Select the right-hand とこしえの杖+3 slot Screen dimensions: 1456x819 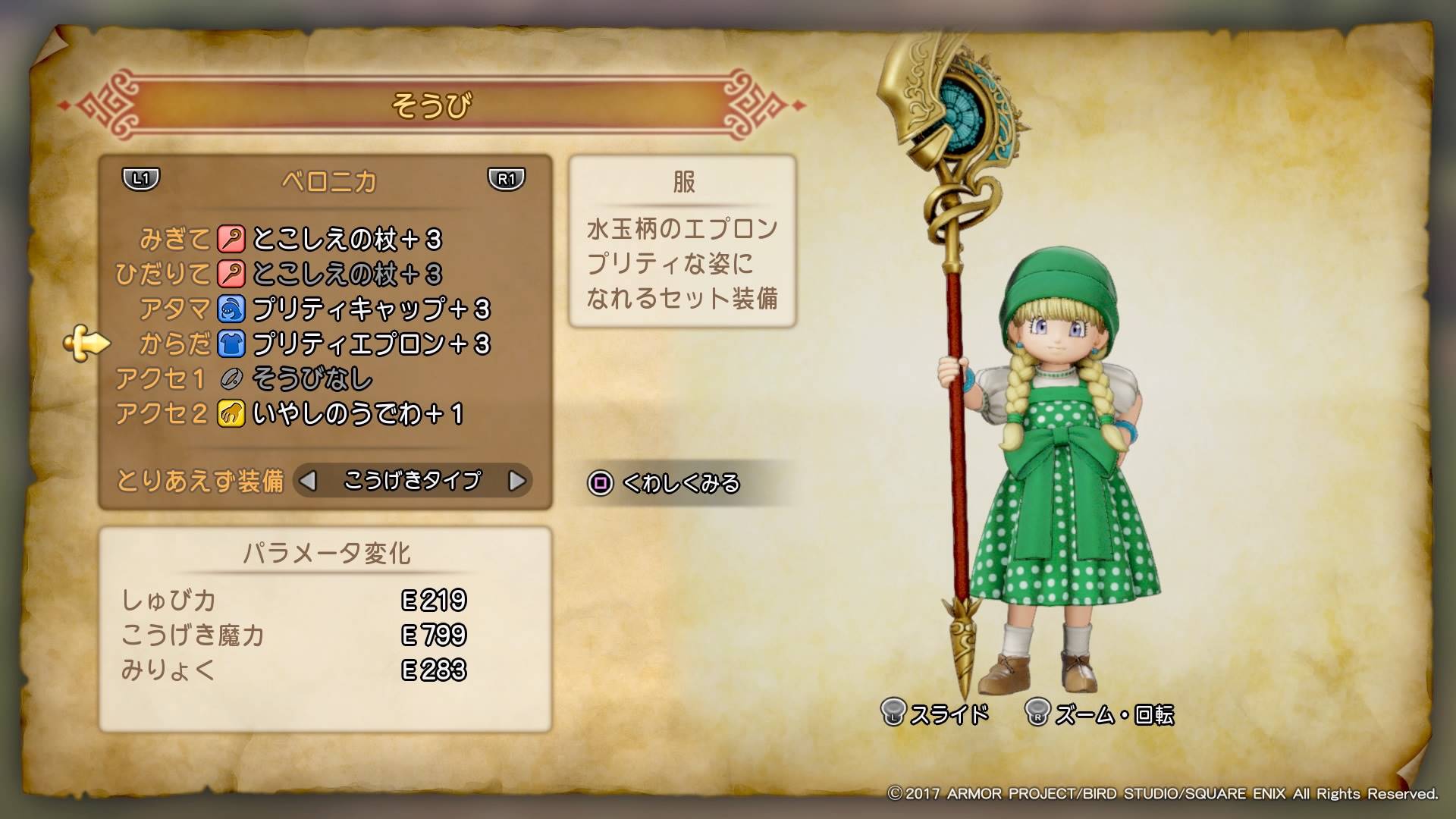point(346,240)
